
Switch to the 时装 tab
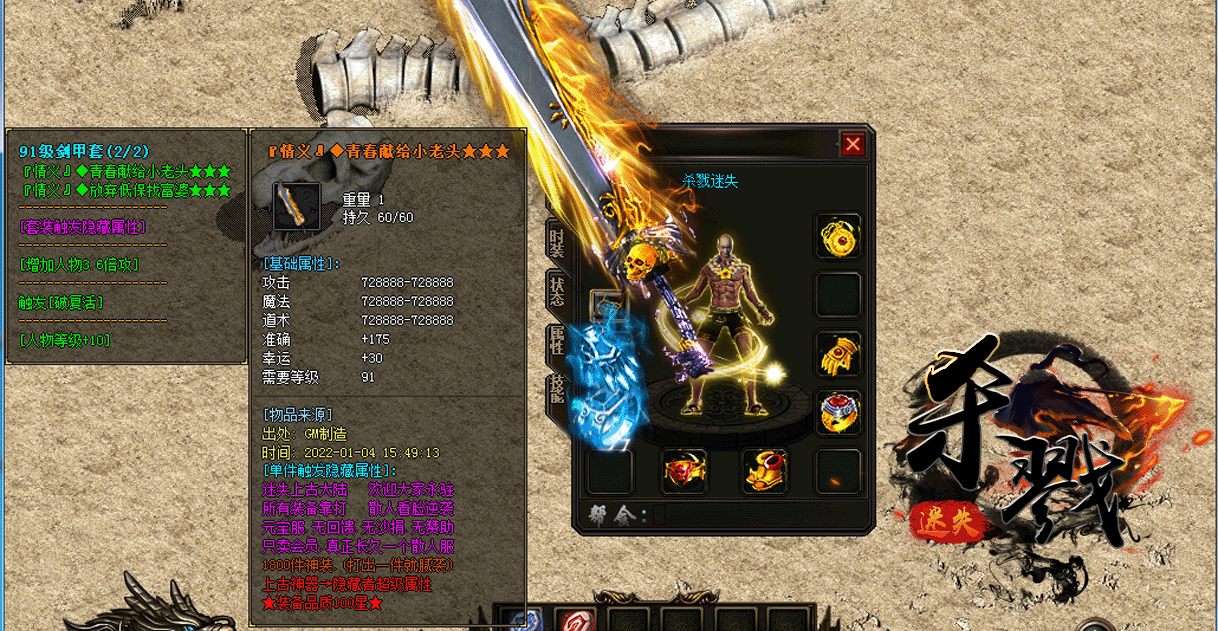click(557, 240)
